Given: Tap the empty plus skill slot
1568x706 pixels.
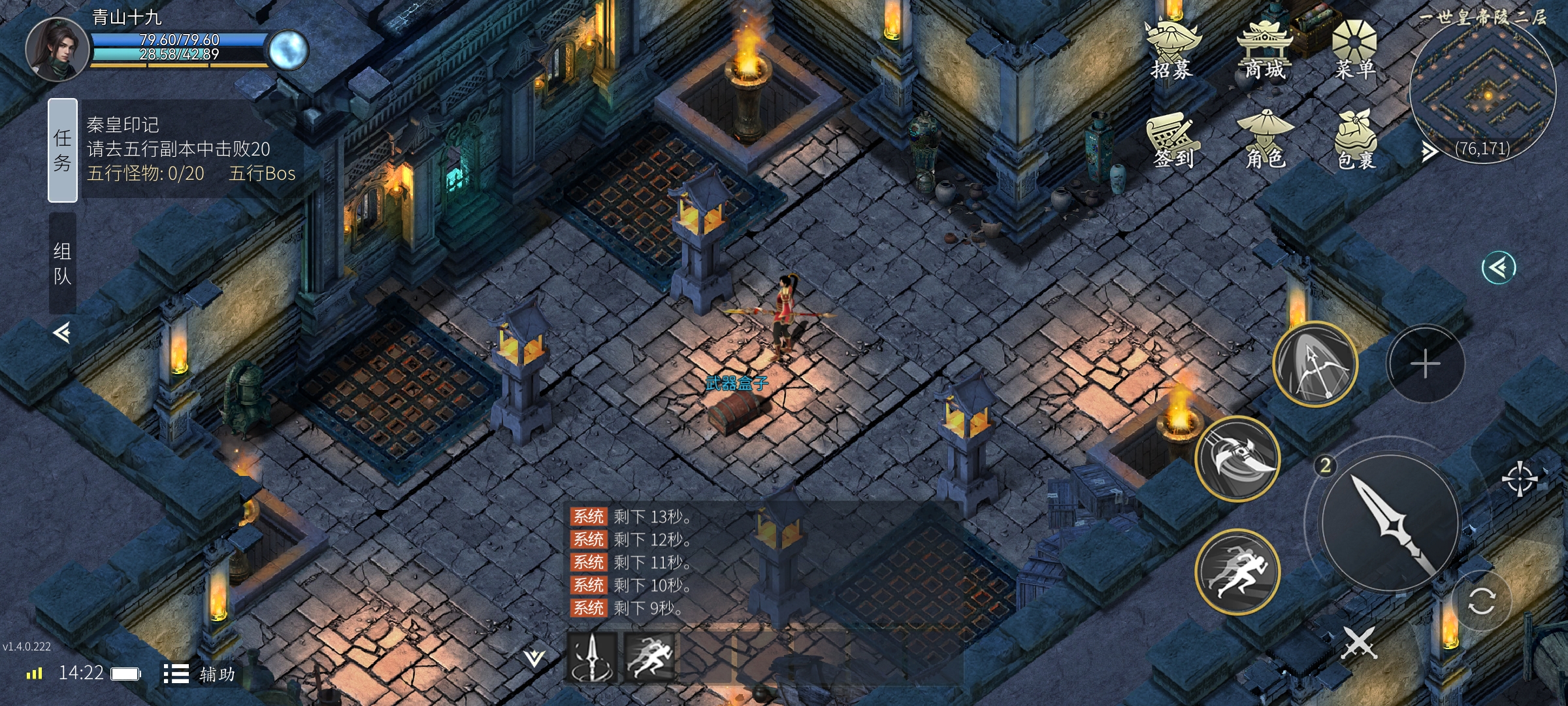Looking at the screenshot, I should pos(1425,363).
